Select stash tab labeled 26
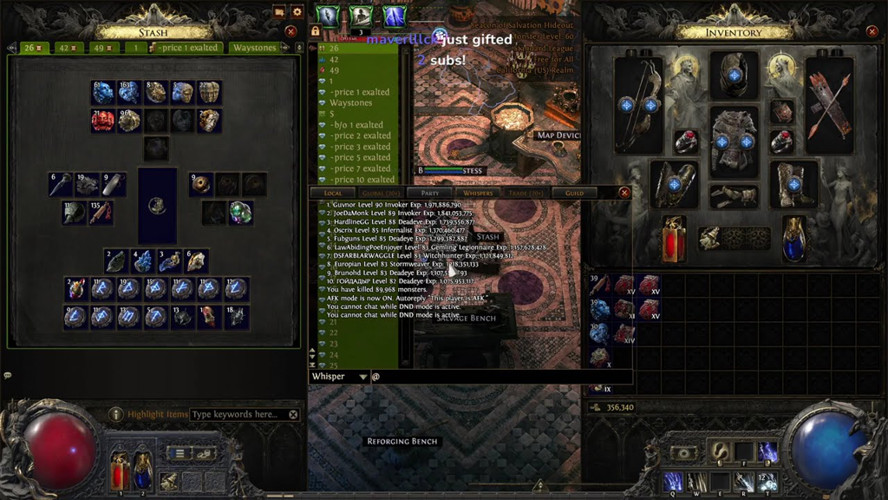The width and height of the screenshot is (888, 500). pos(32,48)
